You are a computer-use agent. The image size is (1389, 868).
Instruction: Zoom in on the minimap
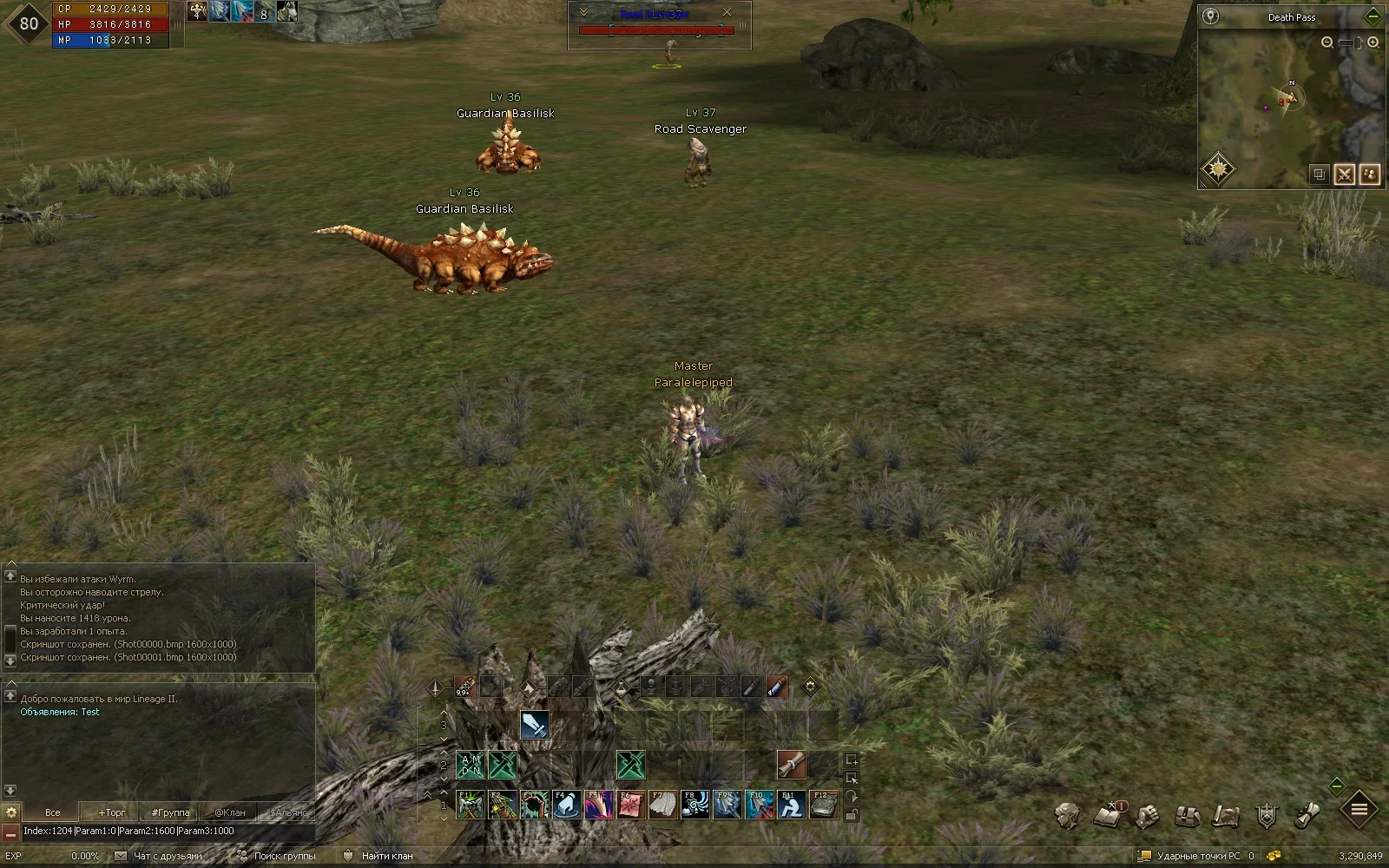[1373, 42]
